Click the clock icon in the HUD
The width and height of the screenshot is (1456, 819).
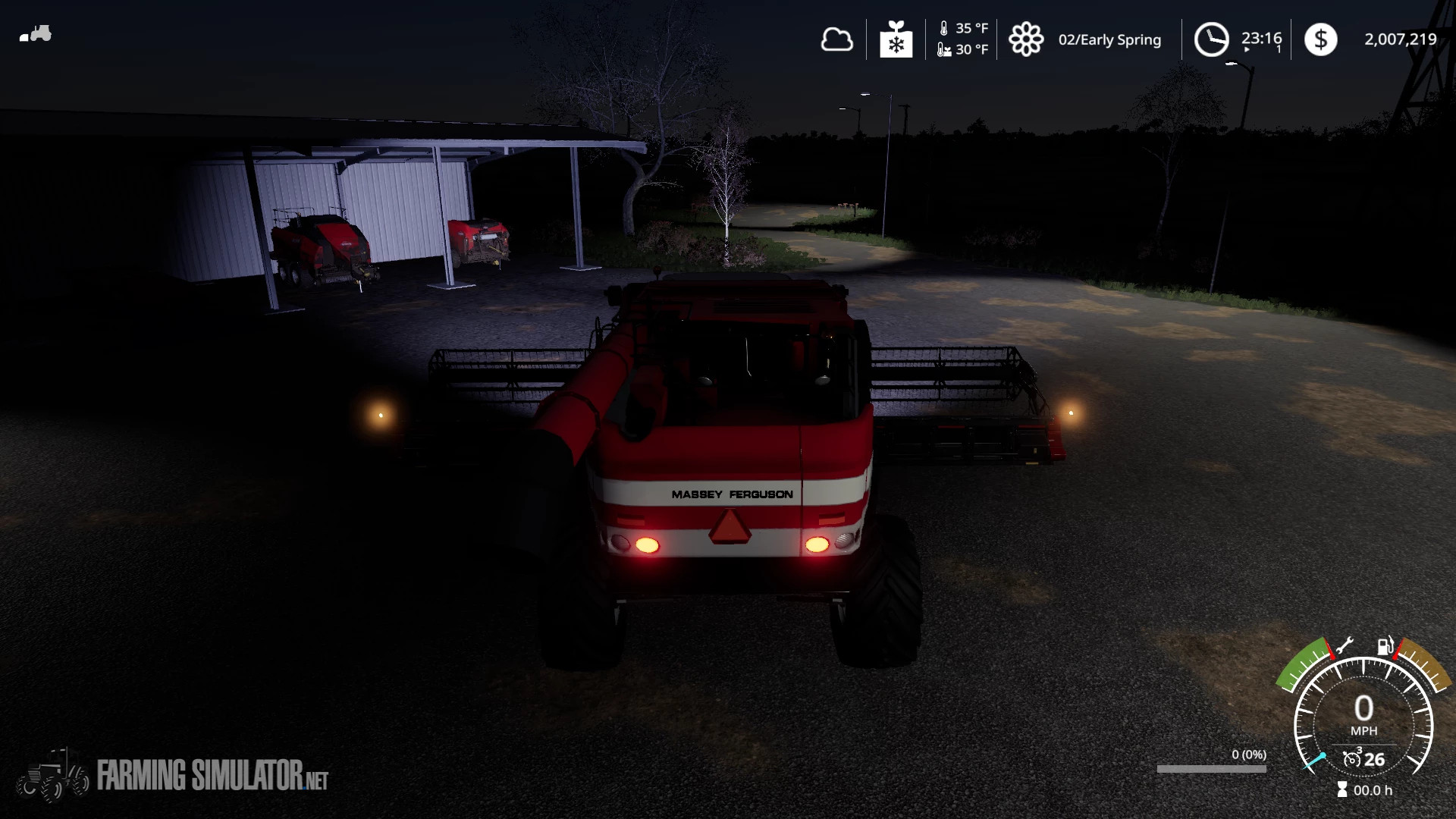click(1212, 39)
